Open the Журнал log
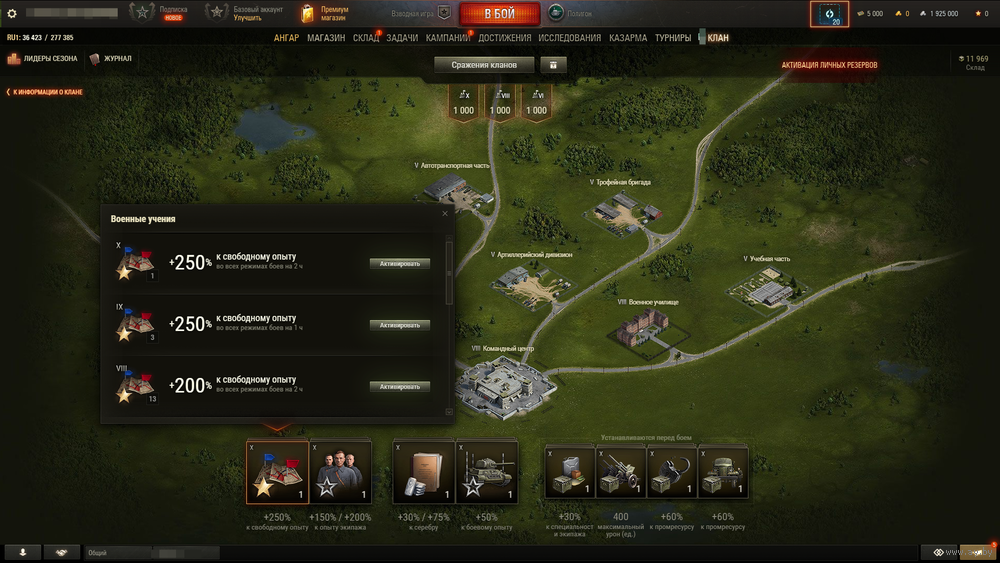This screenshot has width=1000, height=563. coord(111,59)
